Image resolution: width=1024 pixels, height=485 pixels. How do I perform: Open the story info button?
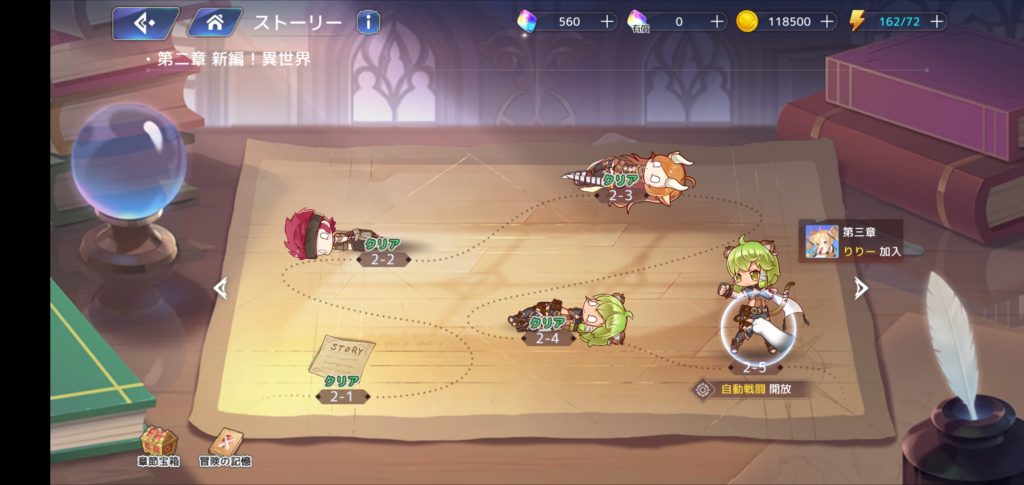coord(368,22)
